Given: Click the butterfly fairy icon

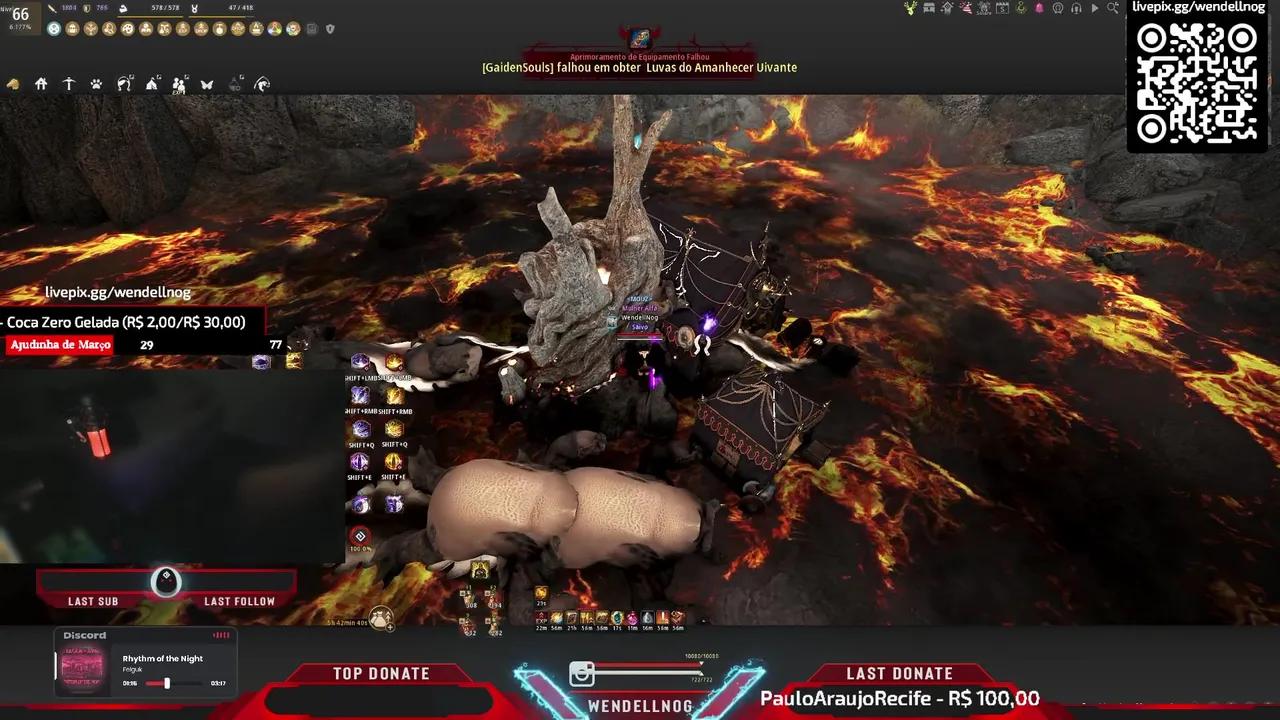Looking at the screenshot, I should (207, 85).
